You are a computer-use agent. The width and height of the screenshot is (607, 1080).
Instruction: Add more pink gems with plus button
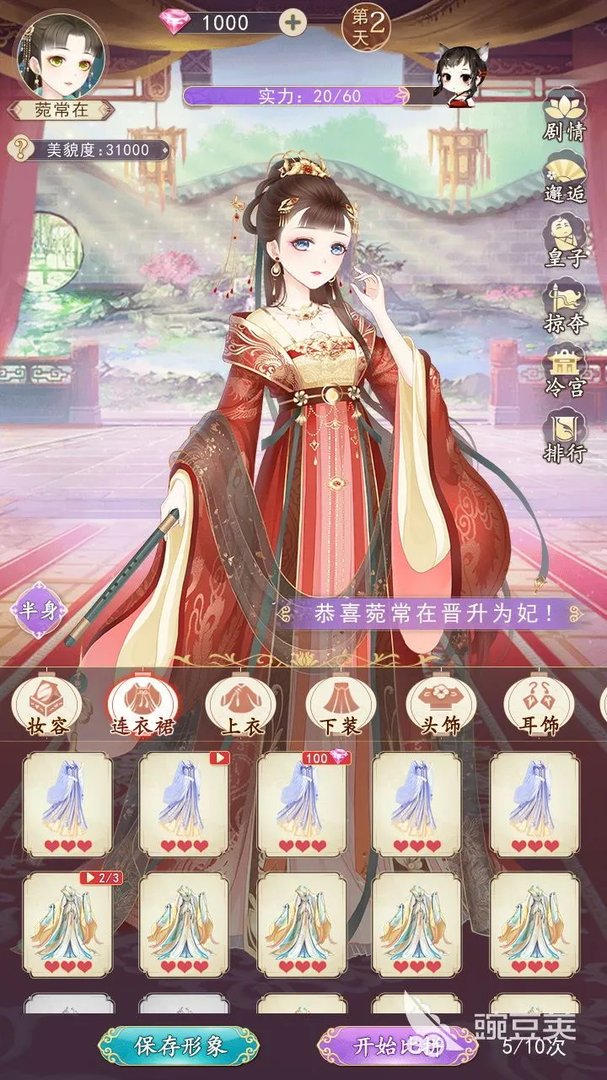[292, 22]
